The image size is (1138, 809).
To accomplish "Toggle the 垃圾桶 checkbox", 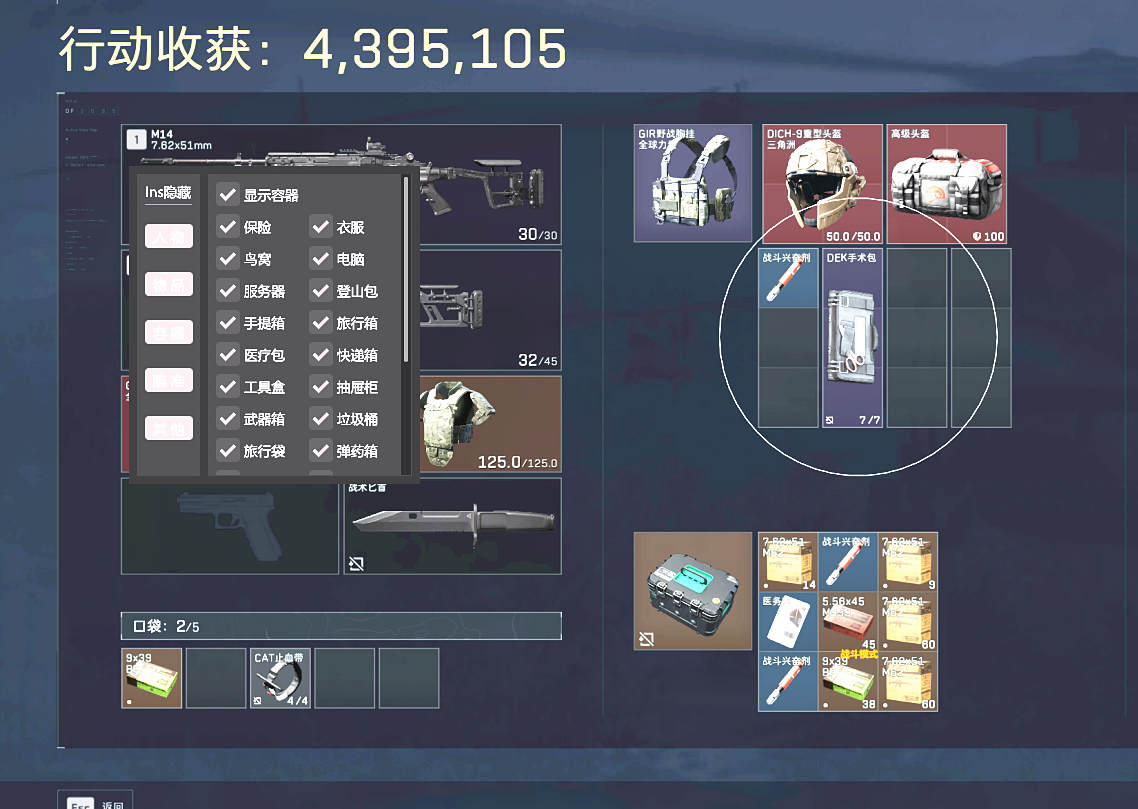I will [x=320, y=419].
